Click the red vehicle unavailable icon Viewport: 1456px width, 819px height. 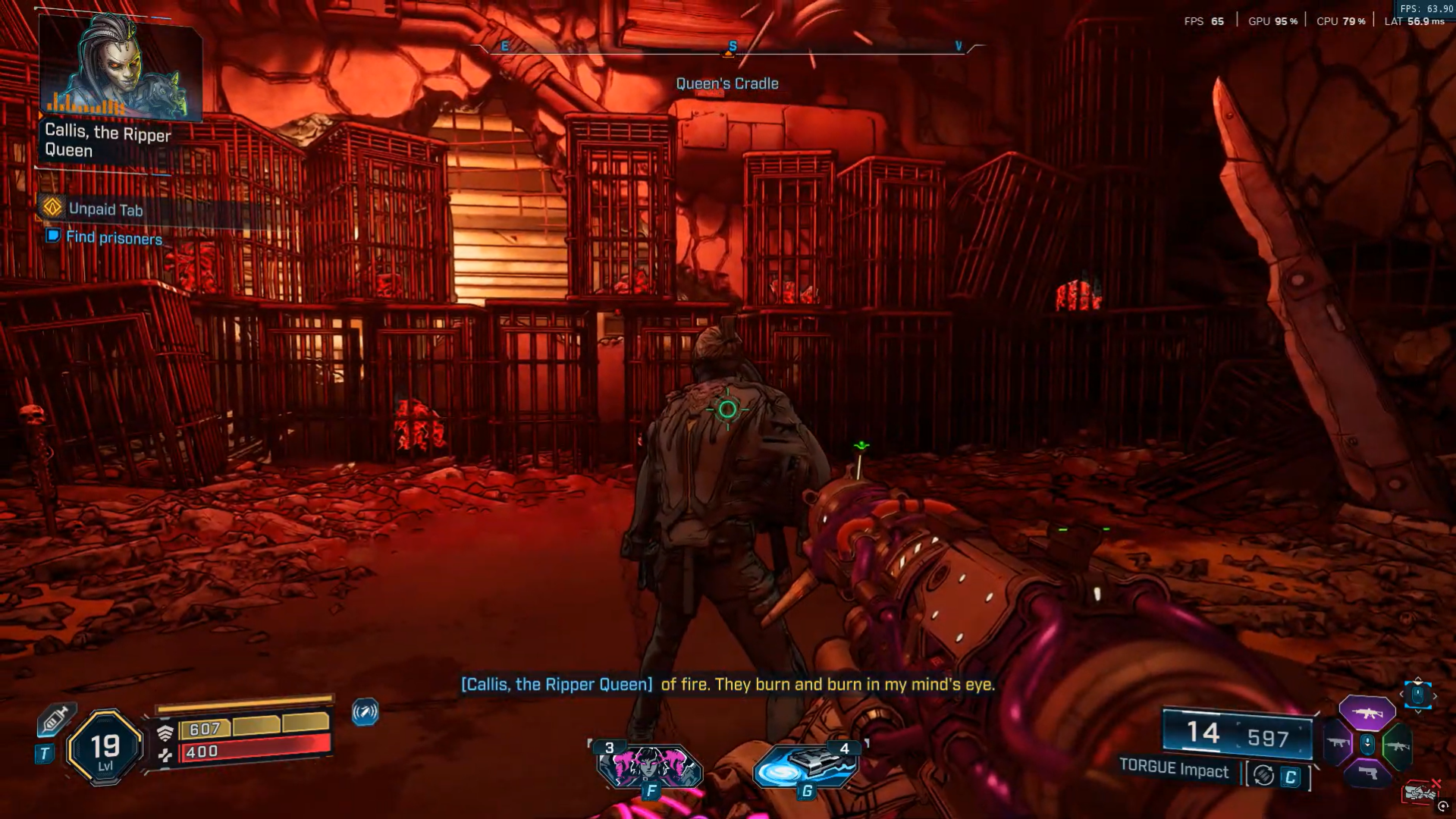pyautogui.click(x=1420, y=792)
